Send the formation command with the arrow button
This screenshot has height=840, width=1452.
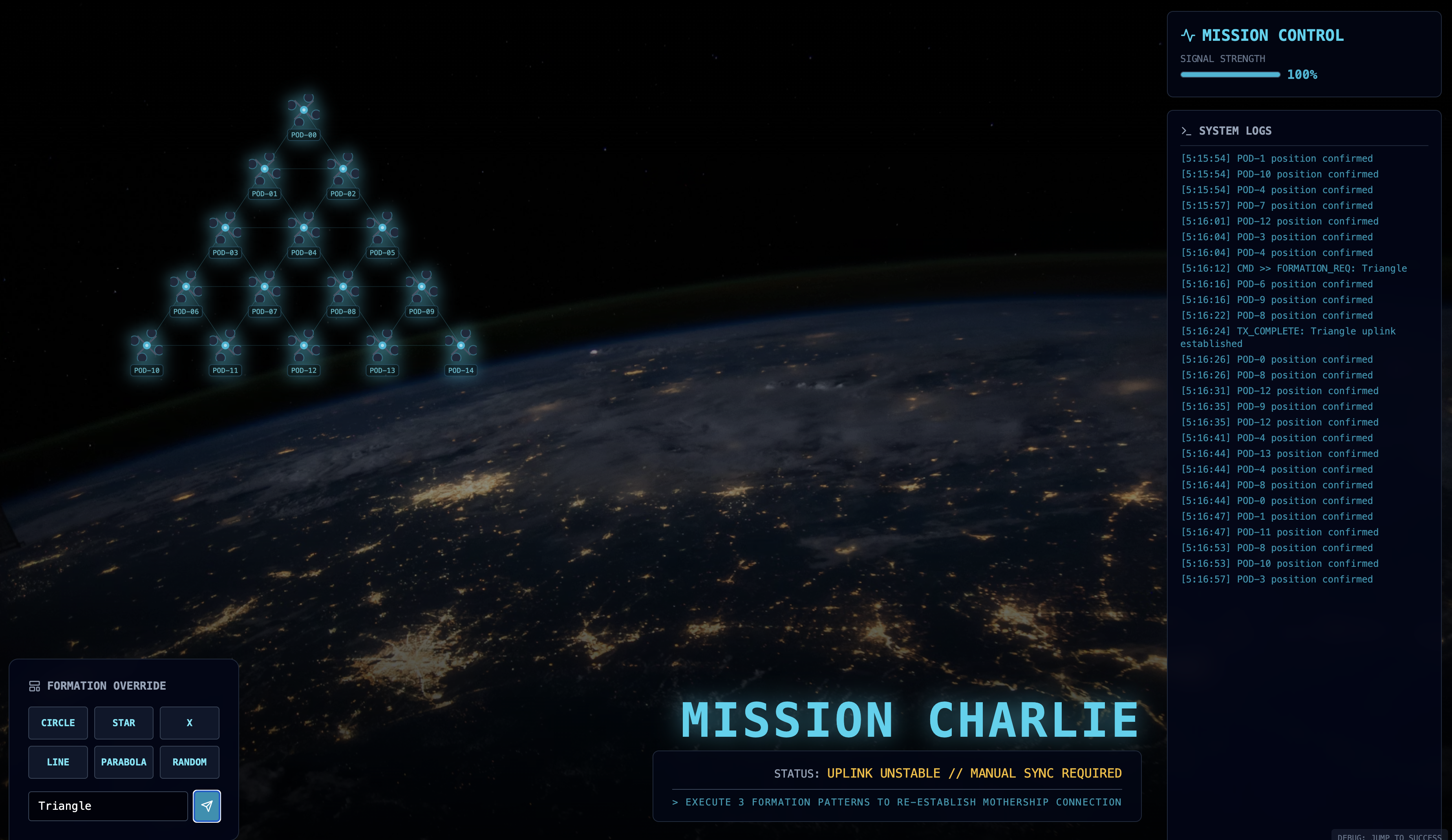pyautogui.click(x=206, y=805)
